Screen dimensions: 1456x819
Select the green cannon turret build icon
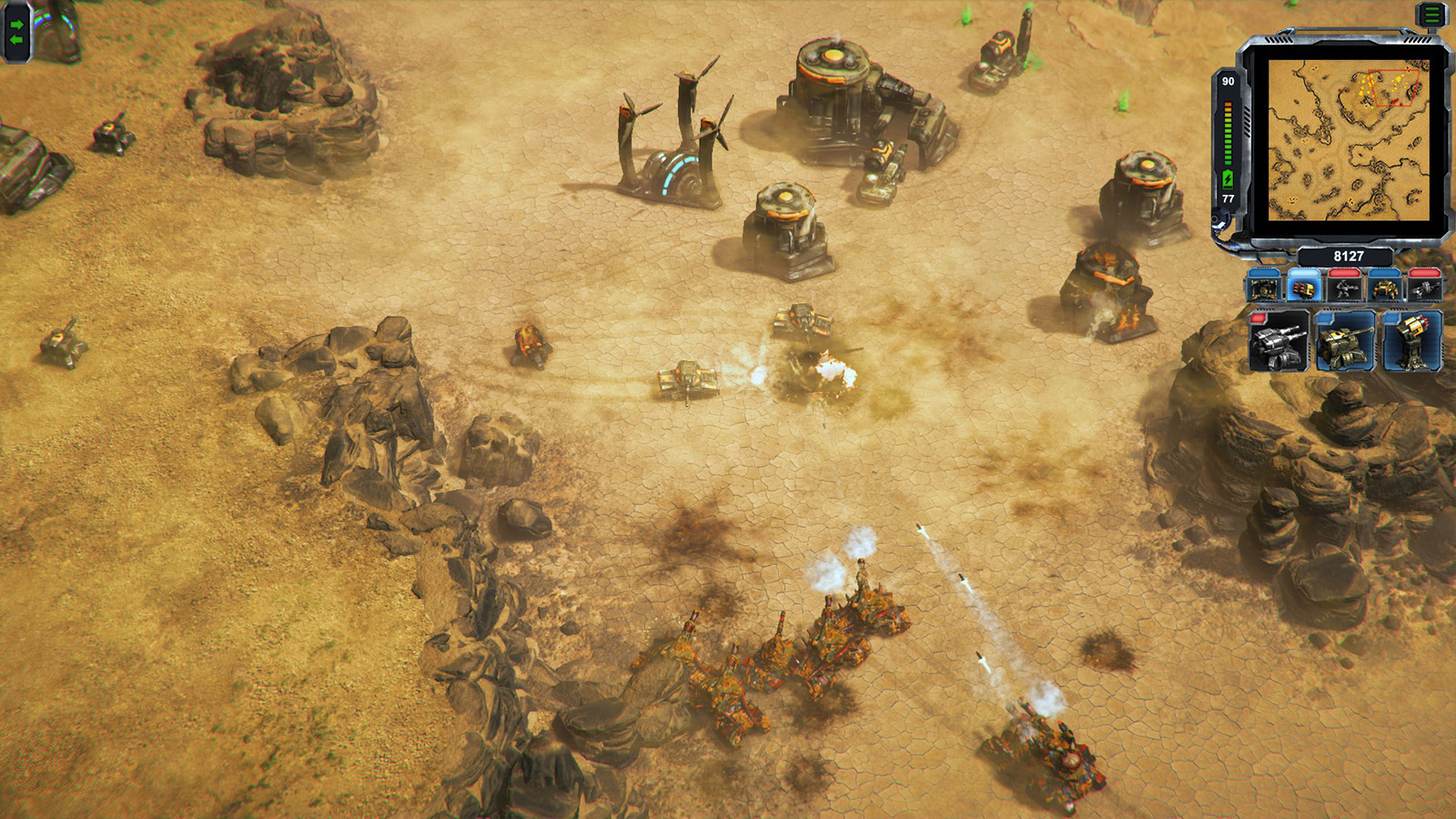click(1345, 341)
